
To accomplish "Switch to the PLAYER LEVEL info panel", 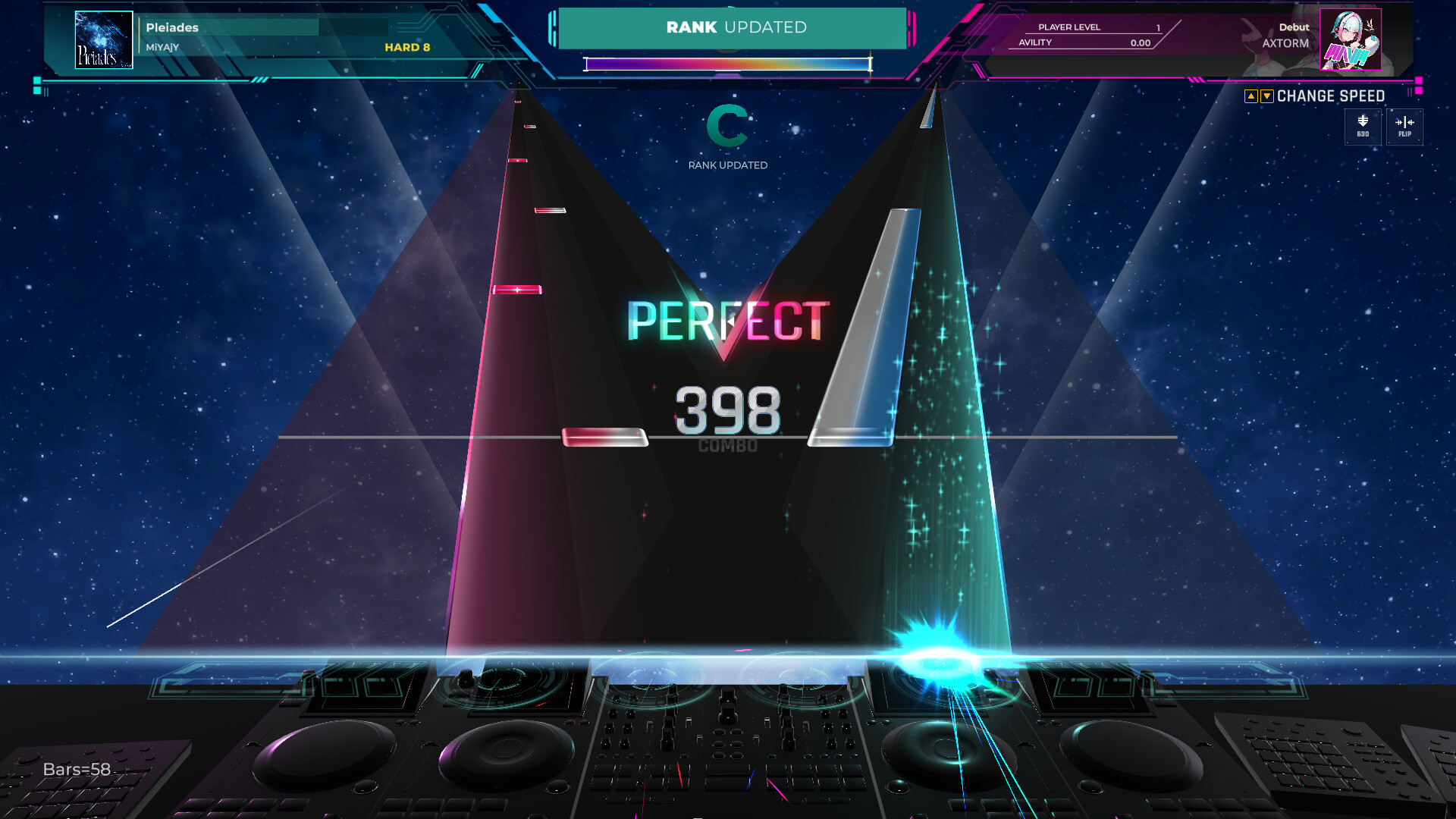I will click(1069, 27).
